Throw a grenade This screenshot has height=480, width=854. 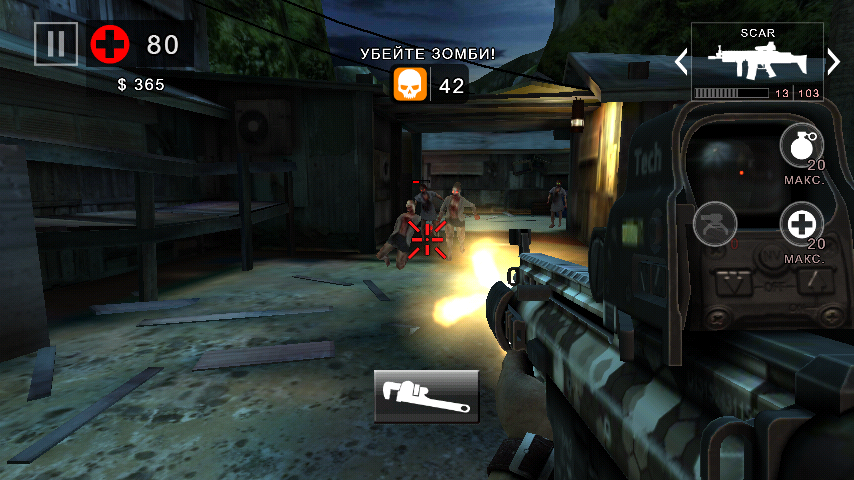(802, 146)
